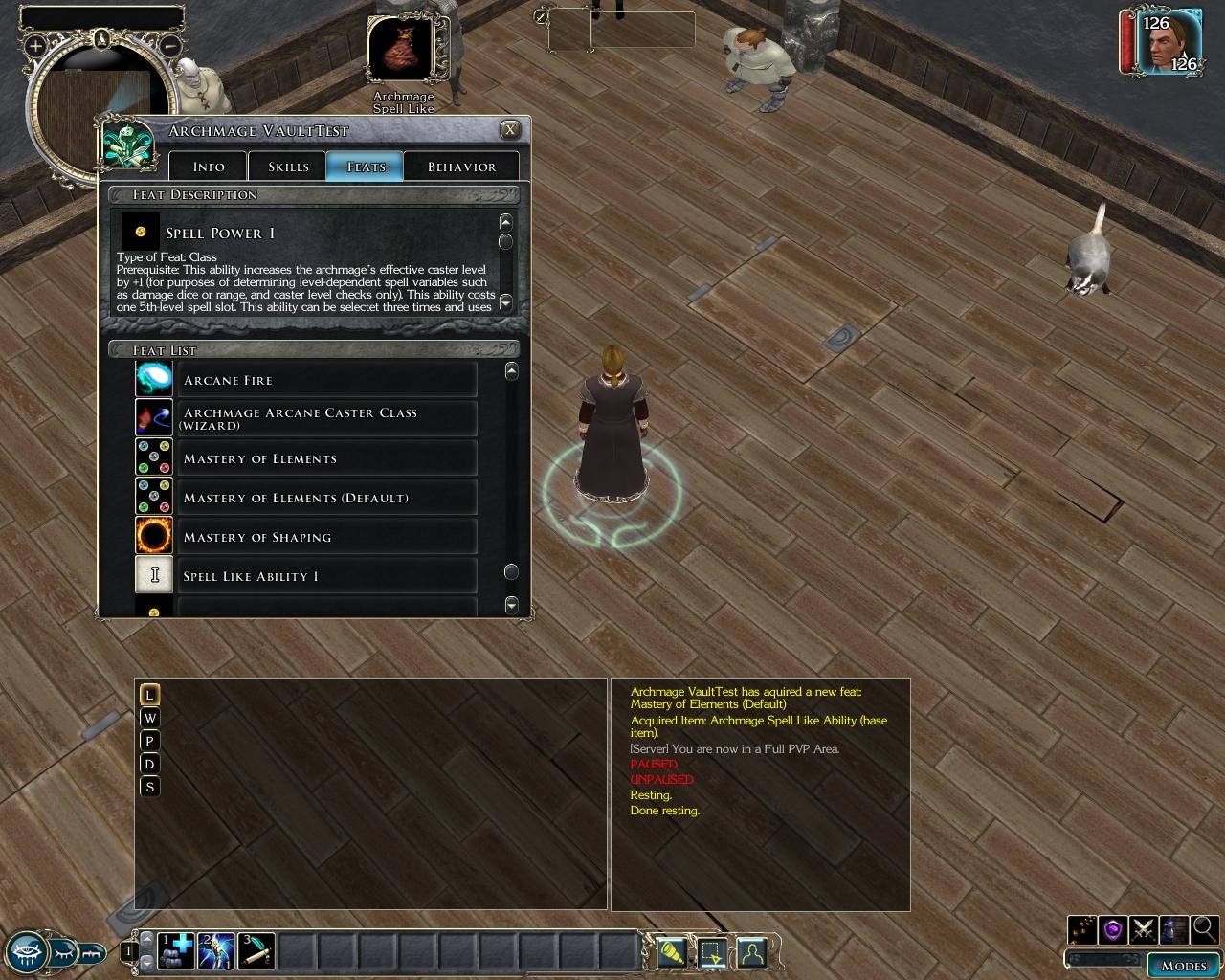The height and width of the screenshot is (980, 1225).
Task: Use hotbar slot 1 with blue cross
Action: coord(176,951)
